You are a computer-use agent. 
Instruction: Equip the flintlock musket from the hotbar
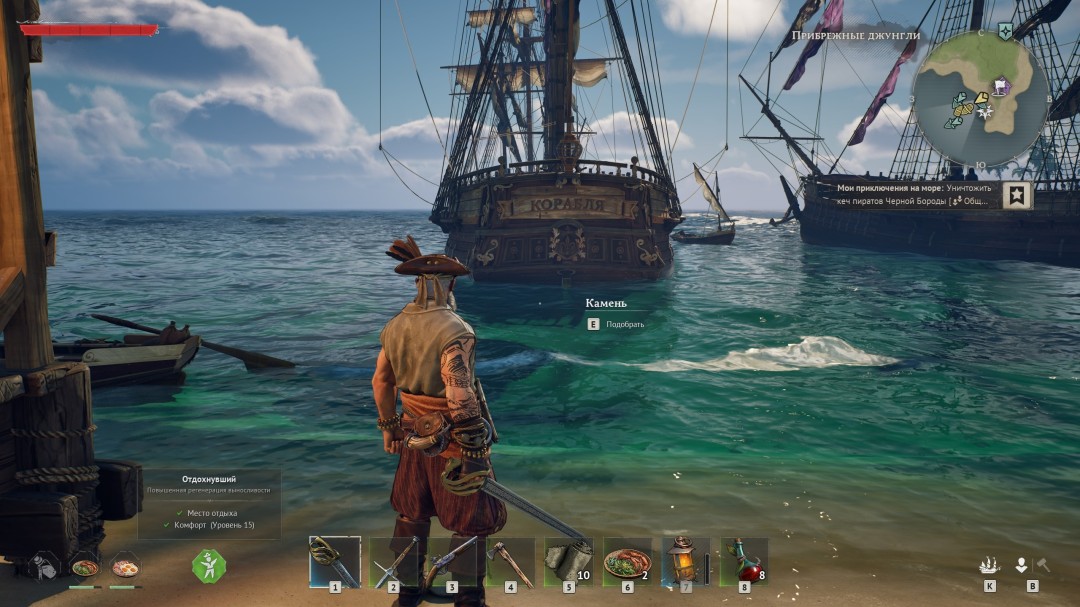tap(452, 561)
